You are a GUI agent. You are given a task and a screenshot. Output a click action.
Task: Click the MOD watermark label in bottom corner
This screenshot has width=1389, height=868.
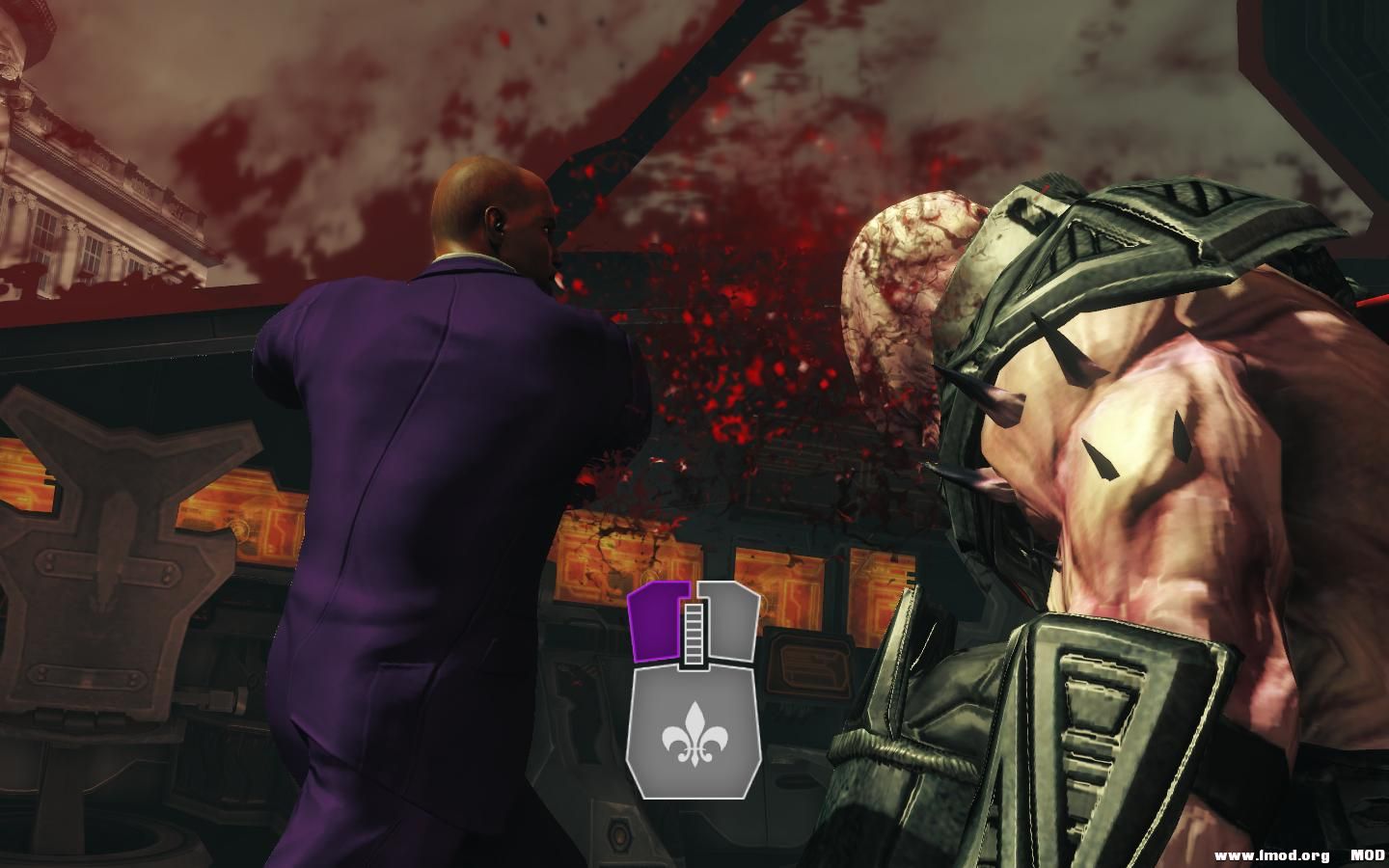pos(1366,853)
